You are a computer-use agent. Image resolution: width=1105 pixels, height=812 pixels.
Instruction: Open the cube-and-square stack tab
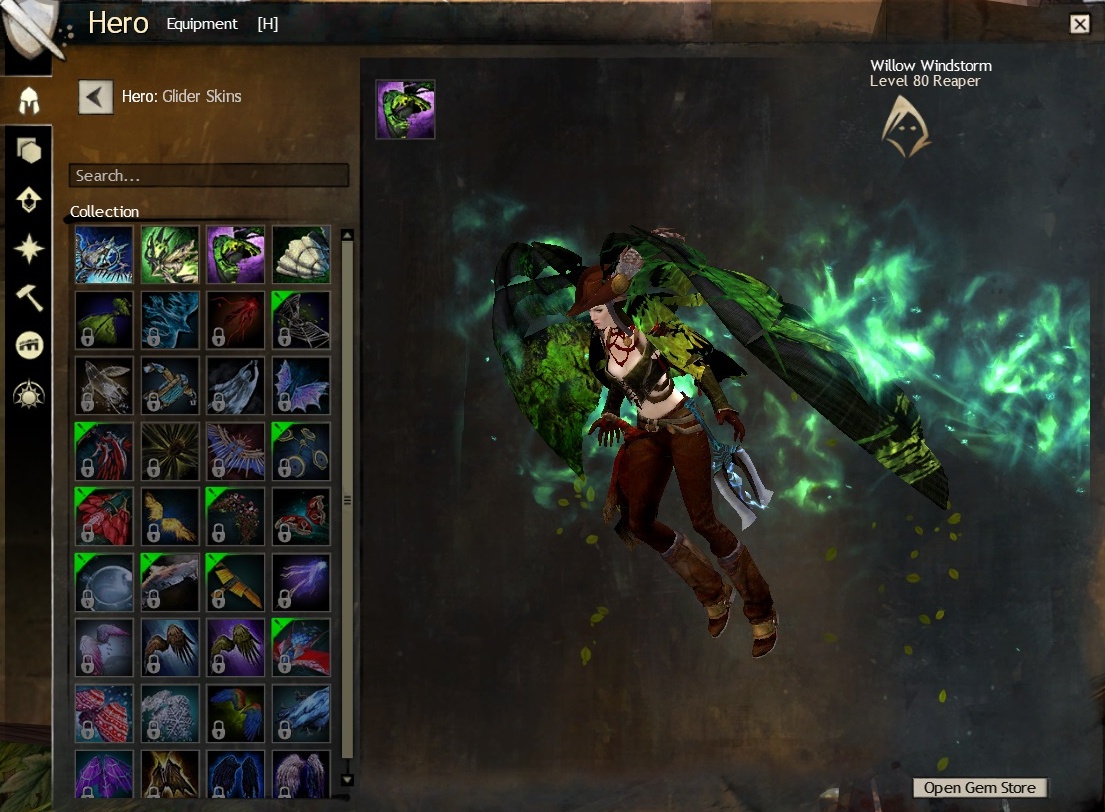click(29, 150)
